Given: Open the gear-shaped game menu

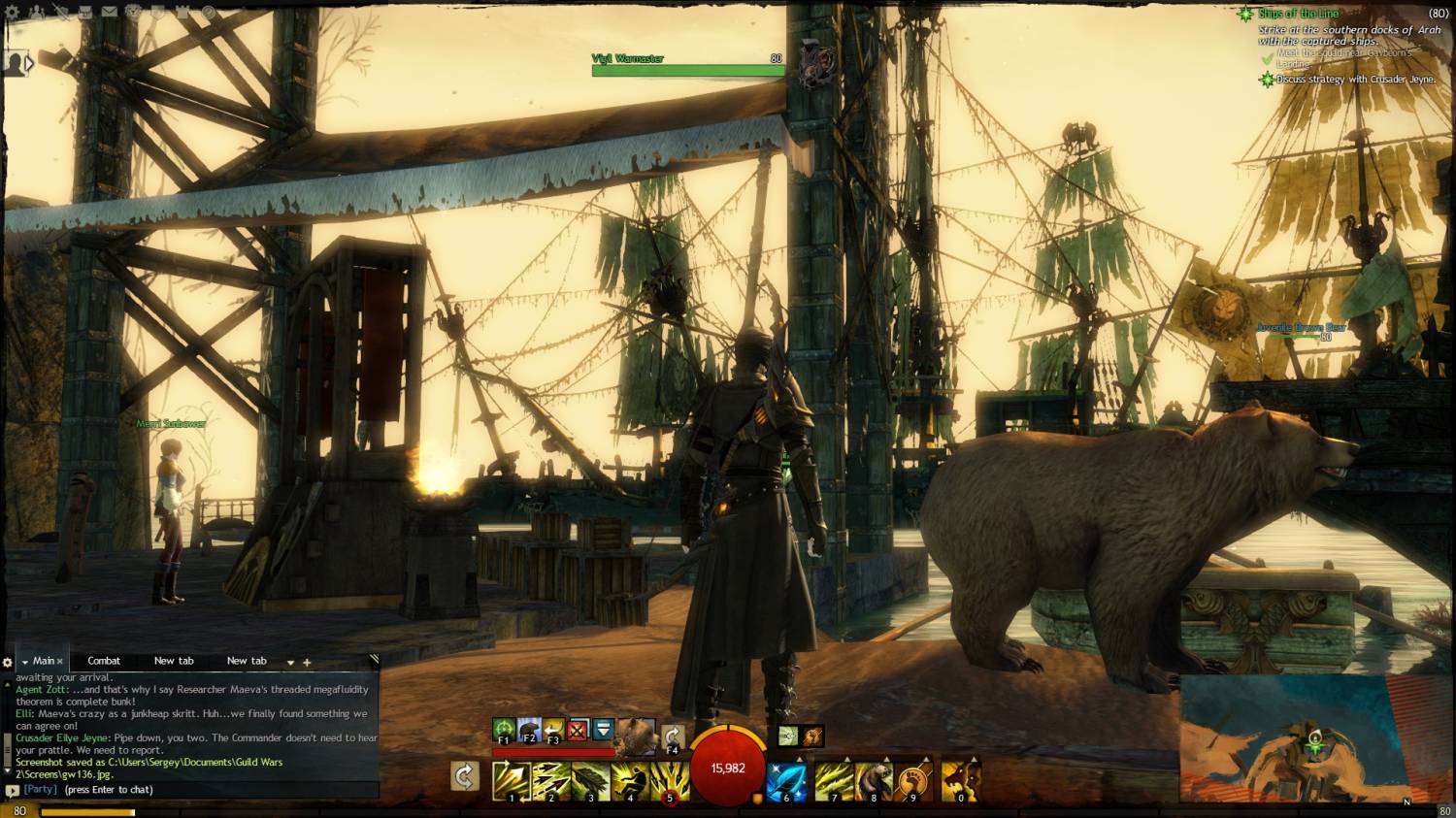Looking at the screenshot, I should [x=13, y=13].
